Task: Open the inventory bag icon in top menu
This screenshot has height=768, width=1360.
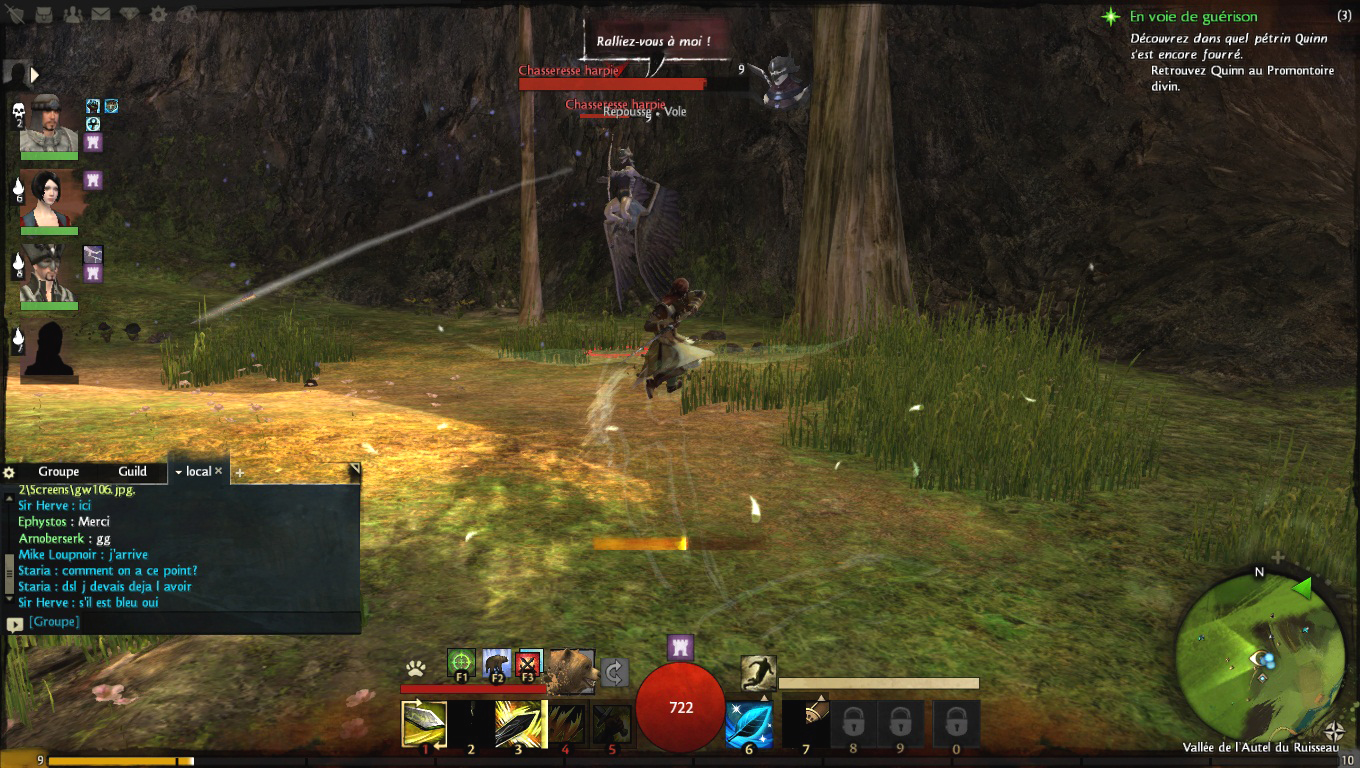Action: point(45,15)
